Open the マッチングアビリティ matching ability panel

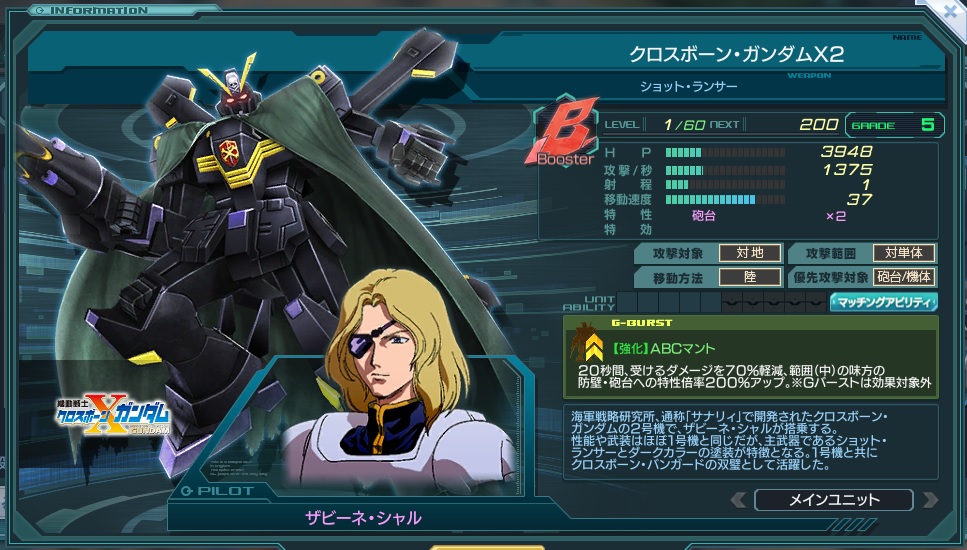pos(883,302)
